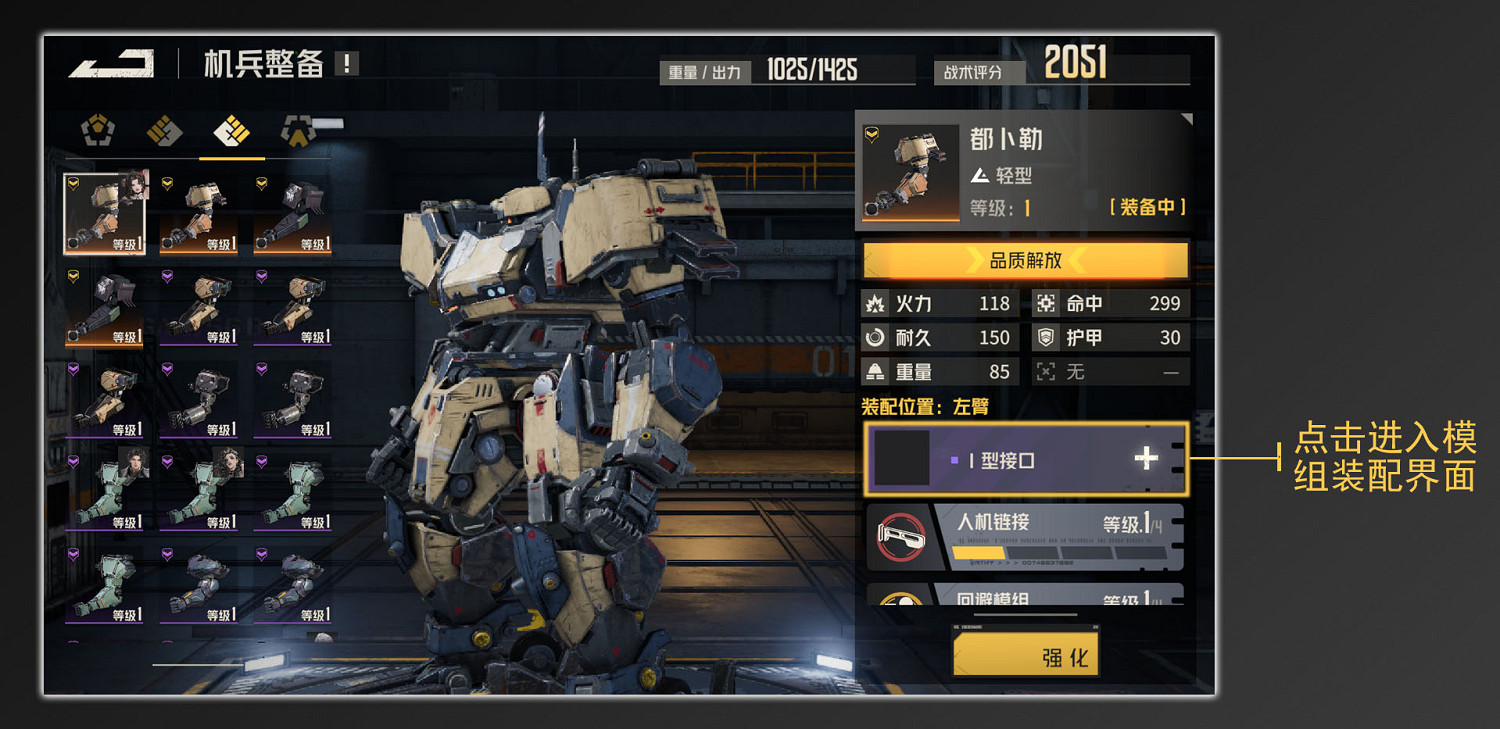Image resolution: width=1500 pixels, height=729 pixels.
Task: Click the 强化 enhance button
Action: [1025, 656]
